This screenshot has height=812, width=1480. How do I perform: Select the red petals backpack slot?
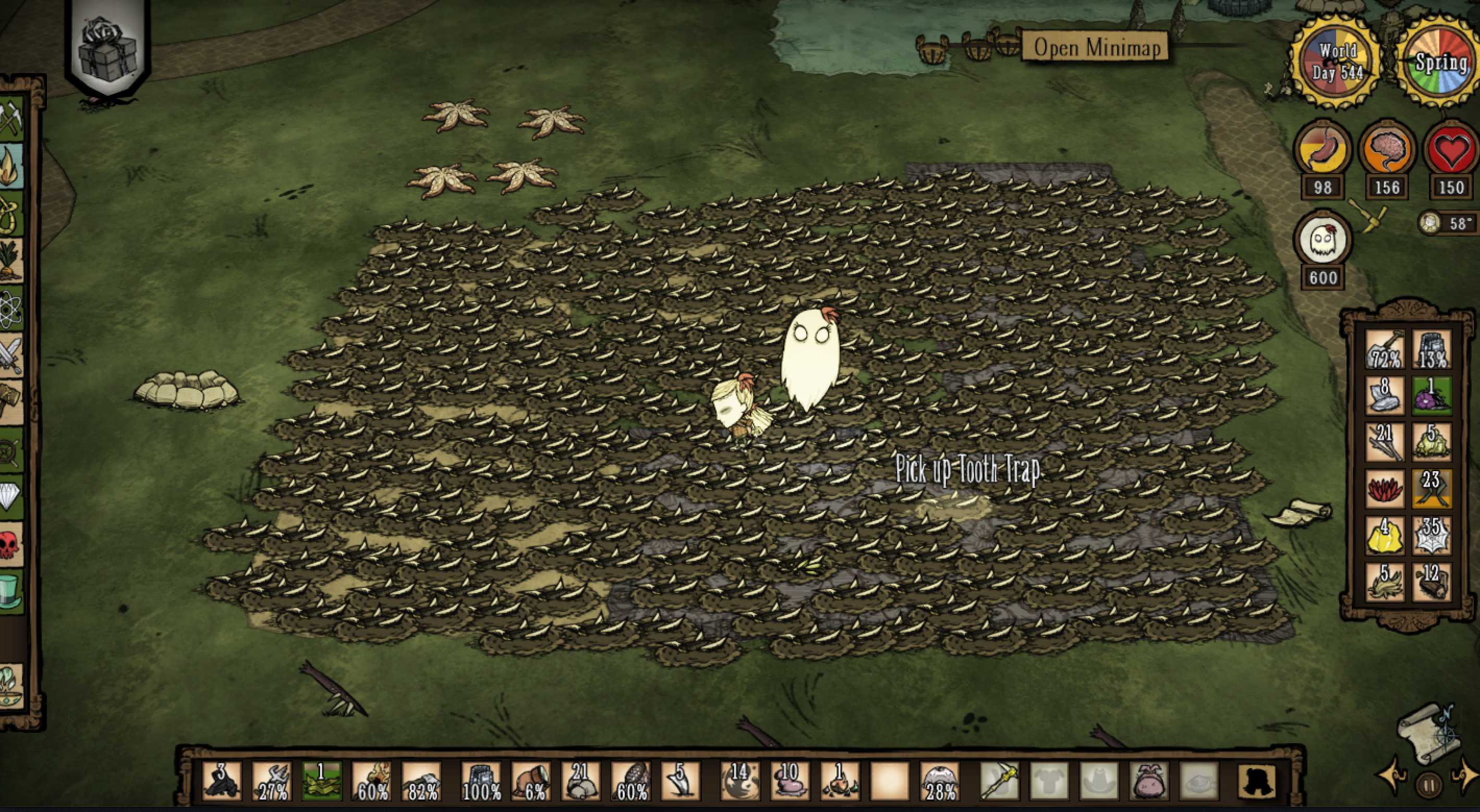point(1385,489)
